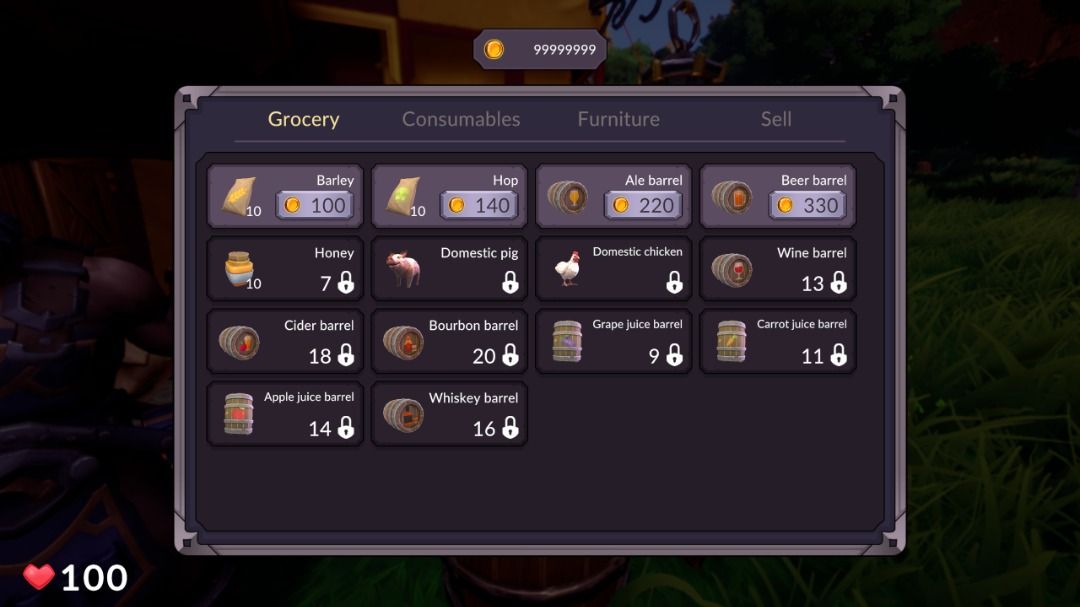The image size is (1080, 607).
Task: Purchase Hop for 140 coins
Action: [478, 205]
